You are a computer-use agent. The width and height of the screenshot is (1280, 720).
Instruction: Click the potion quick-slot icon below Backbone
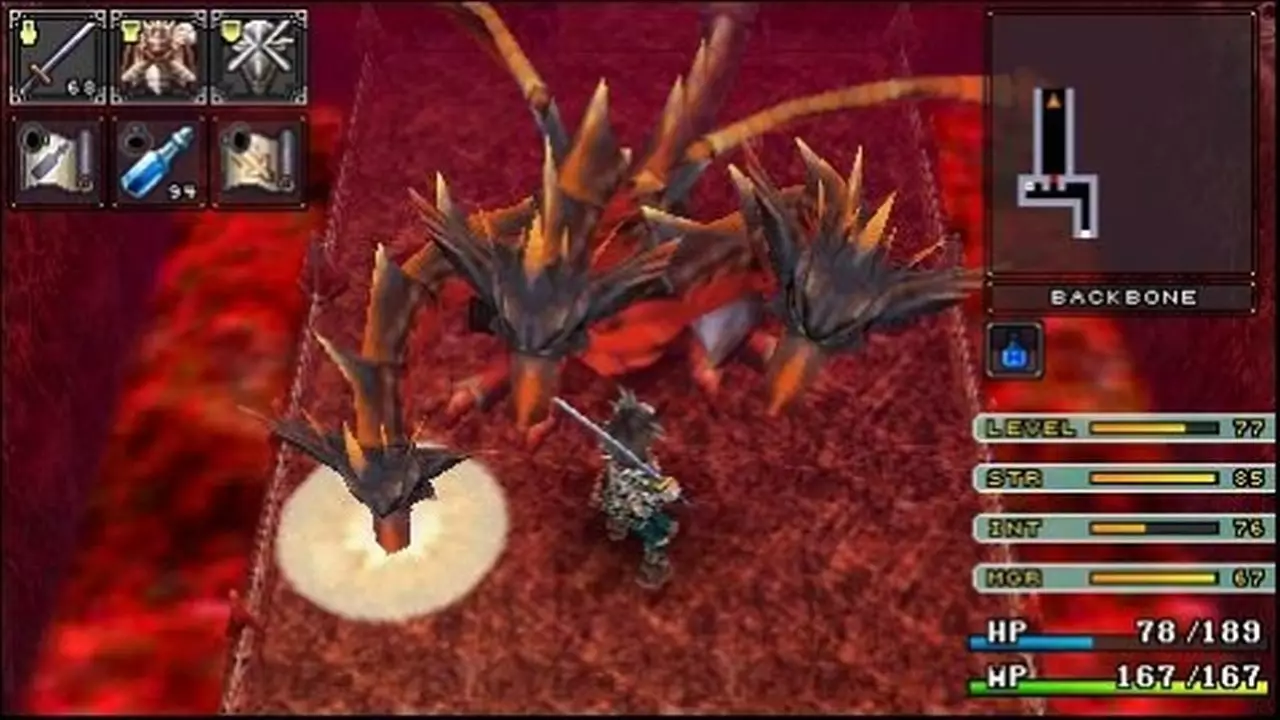click(x=1012, y=352)
